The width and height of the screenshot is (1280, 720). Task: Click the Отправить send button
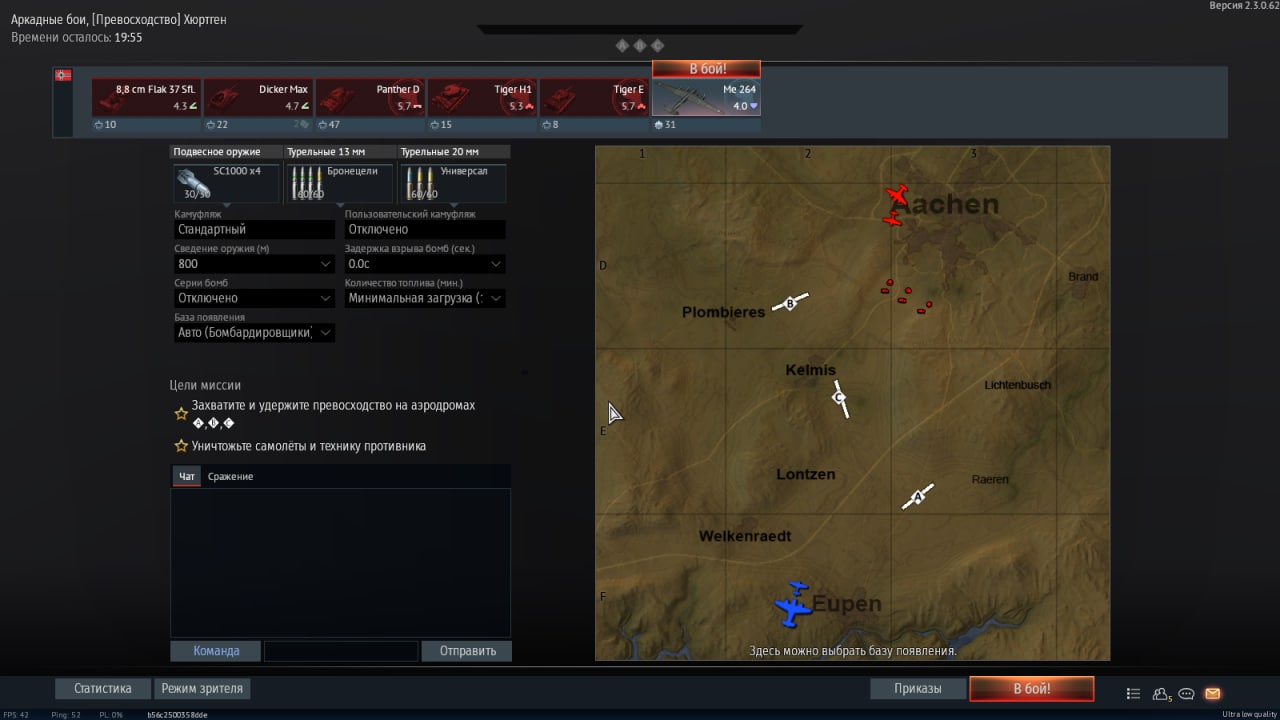tap(467, 651)
